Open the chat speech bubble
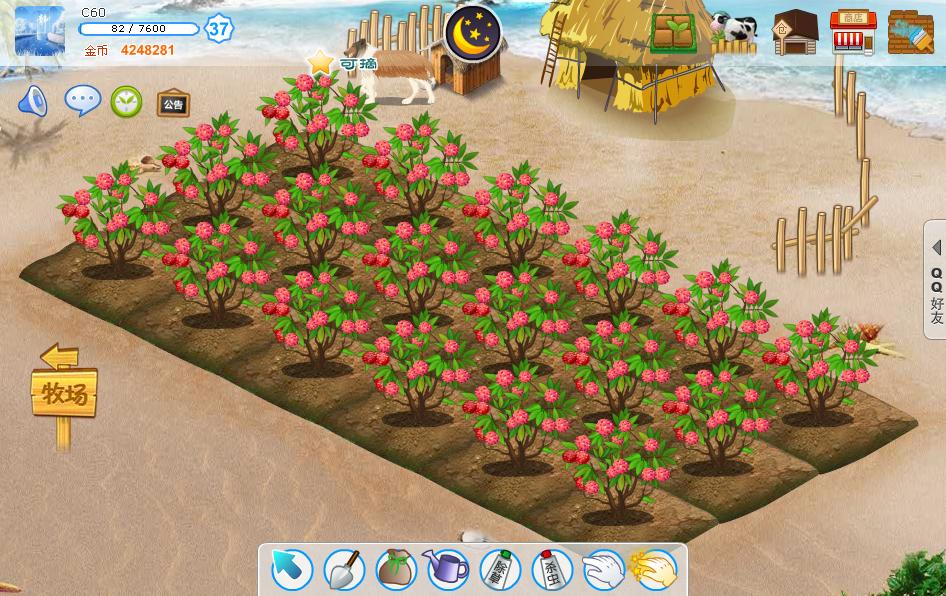 pyautogui.click(x=82, y=100)
